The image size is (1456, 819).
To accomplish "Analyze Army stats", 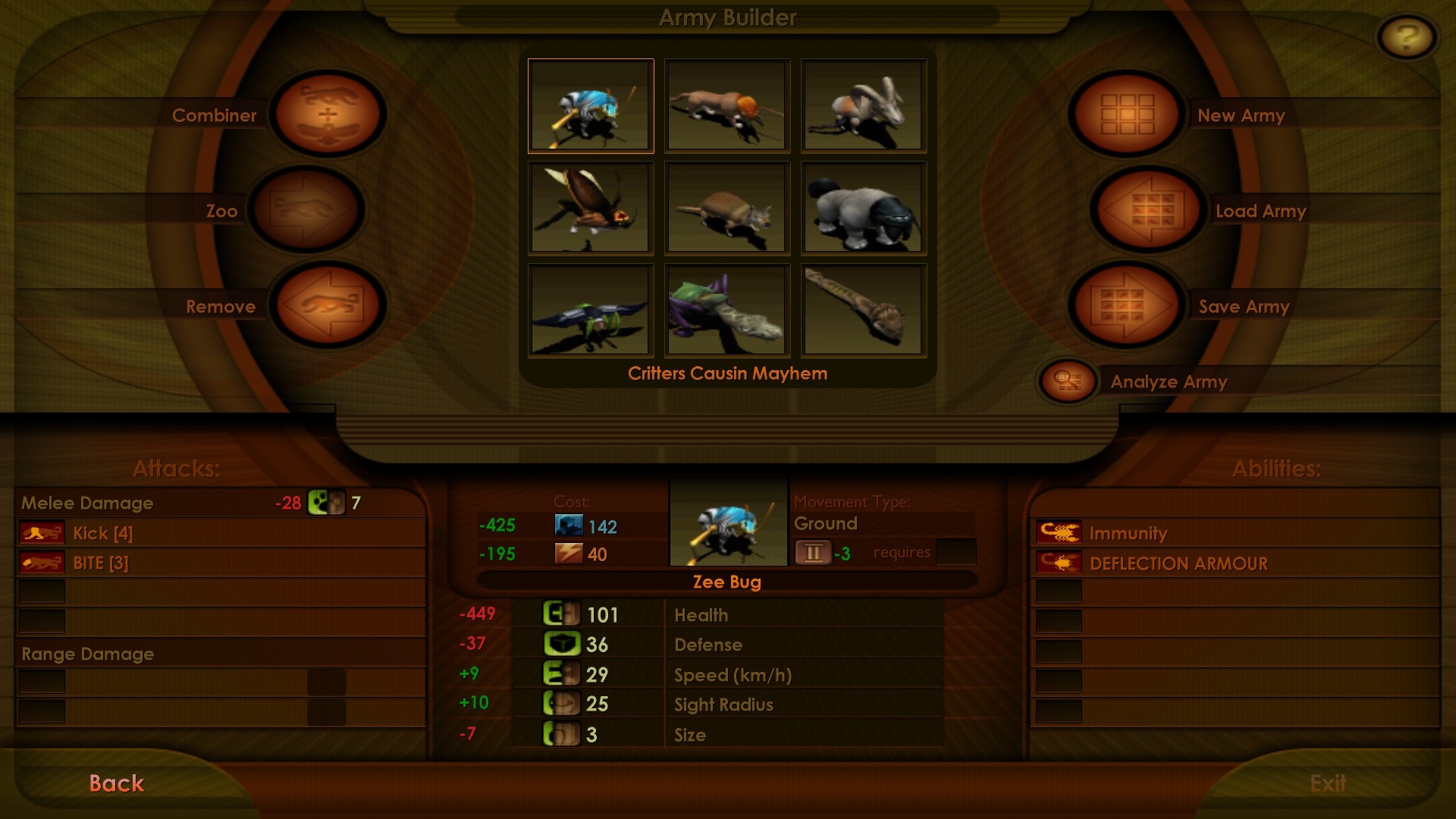I will [x=1068, y=381].
